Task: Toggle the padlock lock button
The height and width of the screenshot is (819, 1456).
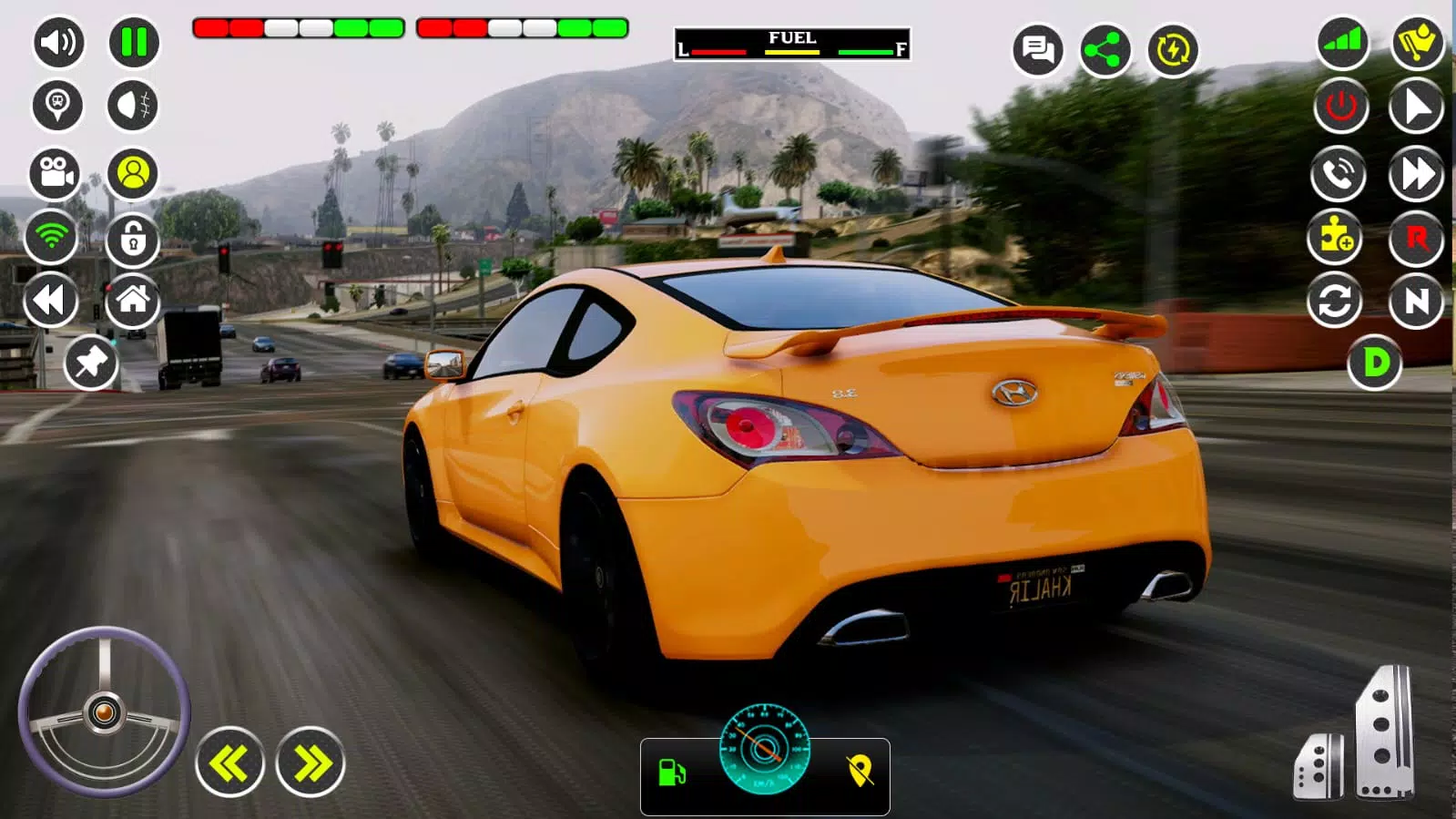Action: click(x=133, y=241)
